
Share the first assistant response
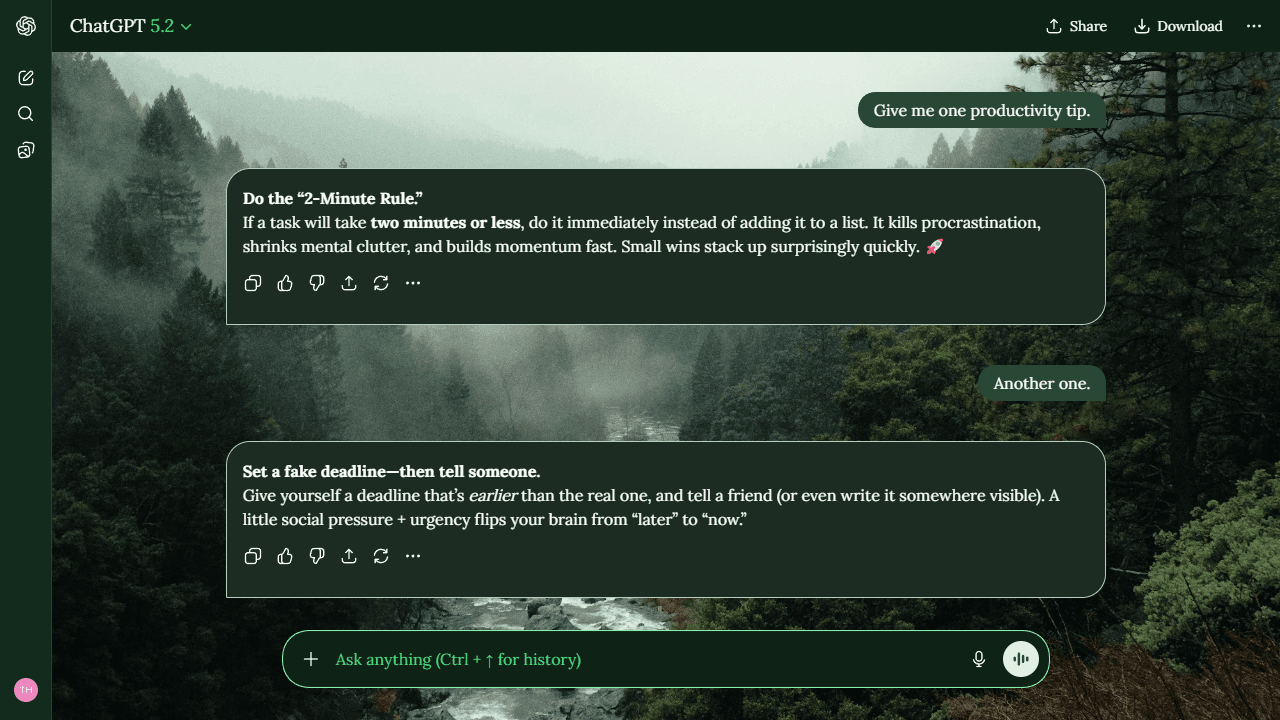[x=349, y=283]
